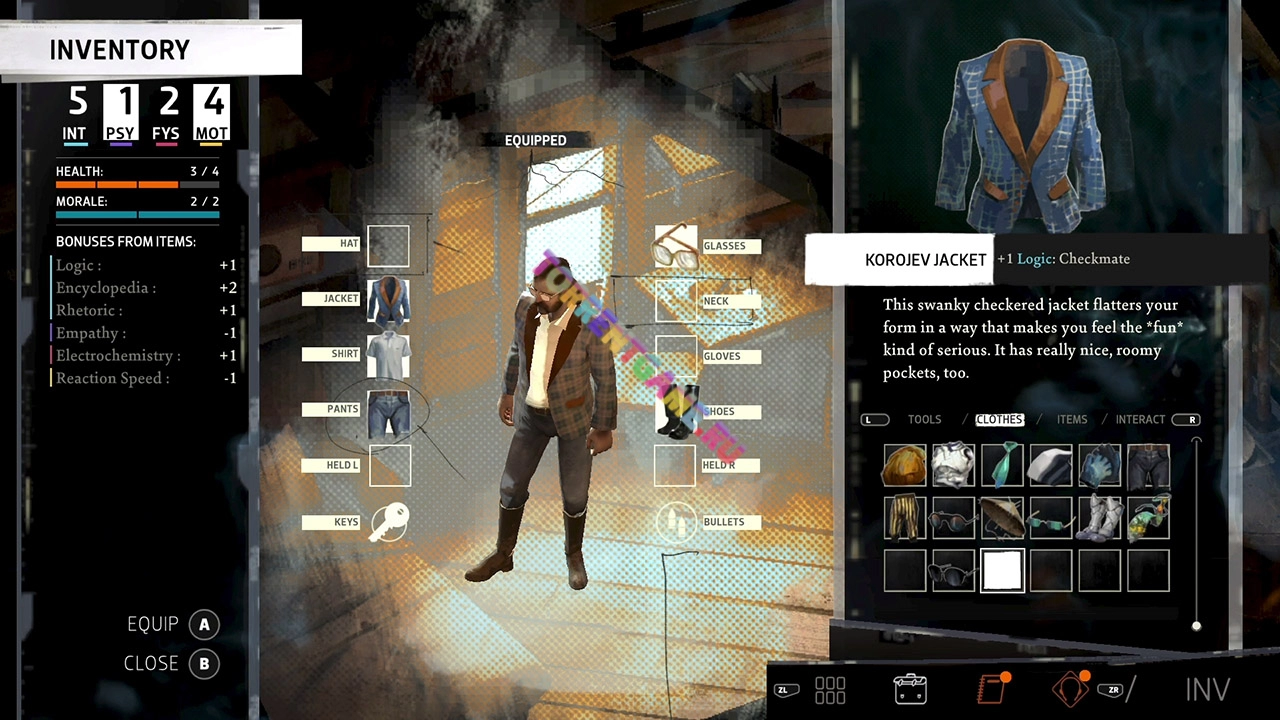Select the equipped boots in Shoes slot

pos(676,411)
